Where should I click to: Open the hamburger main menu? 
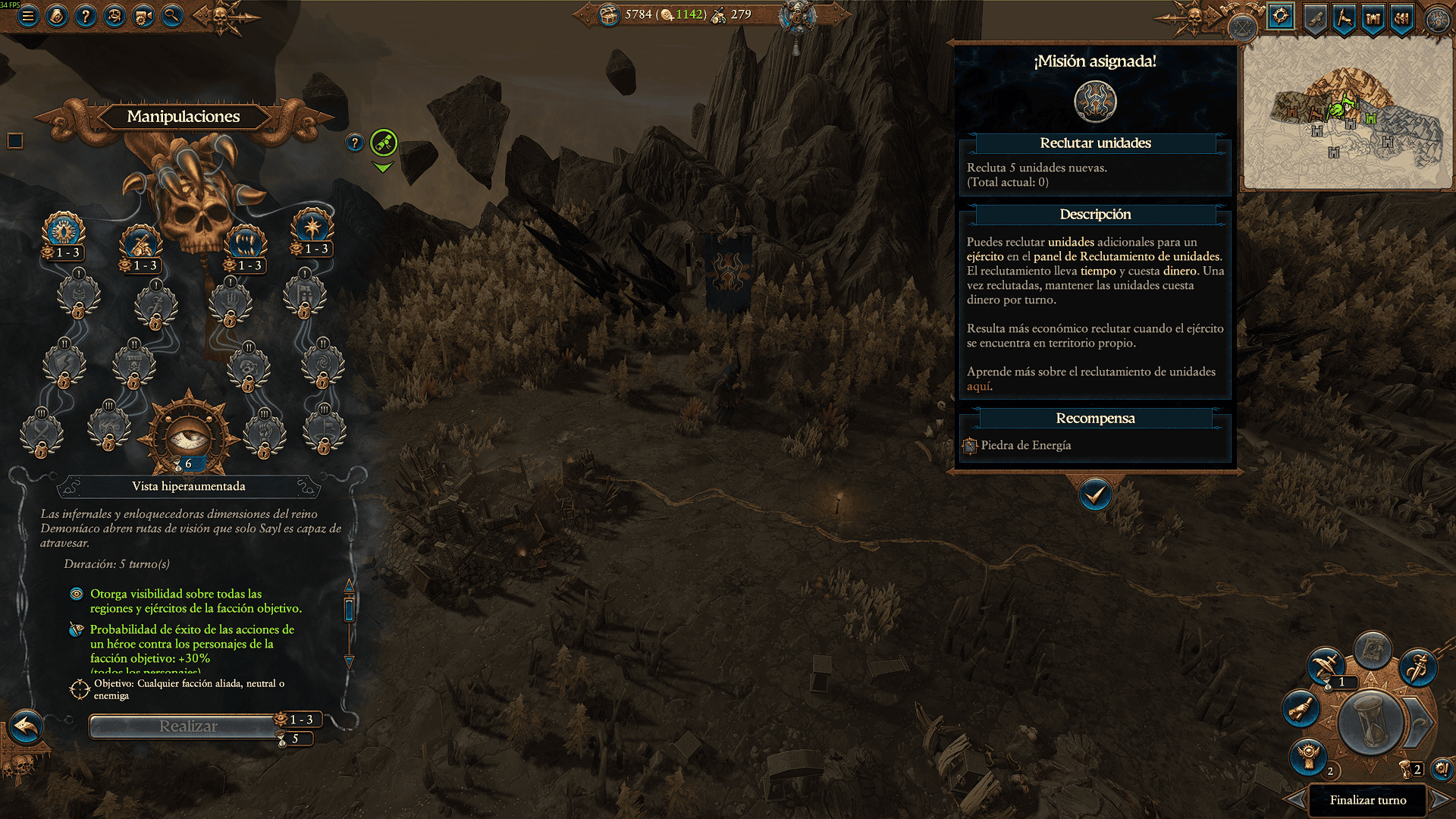click(x=28, y=15)
